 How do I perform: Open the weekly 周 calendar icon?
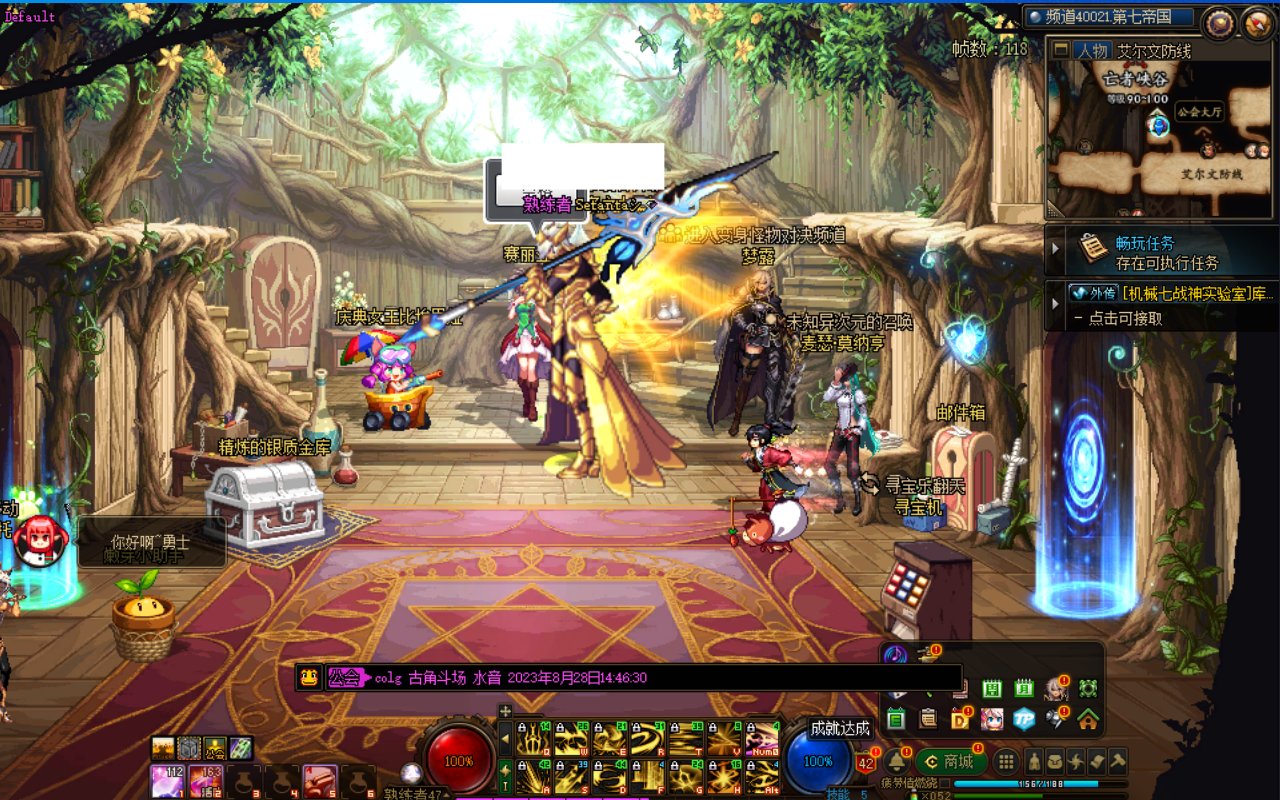pyautogui.click(x=991, y=688)
